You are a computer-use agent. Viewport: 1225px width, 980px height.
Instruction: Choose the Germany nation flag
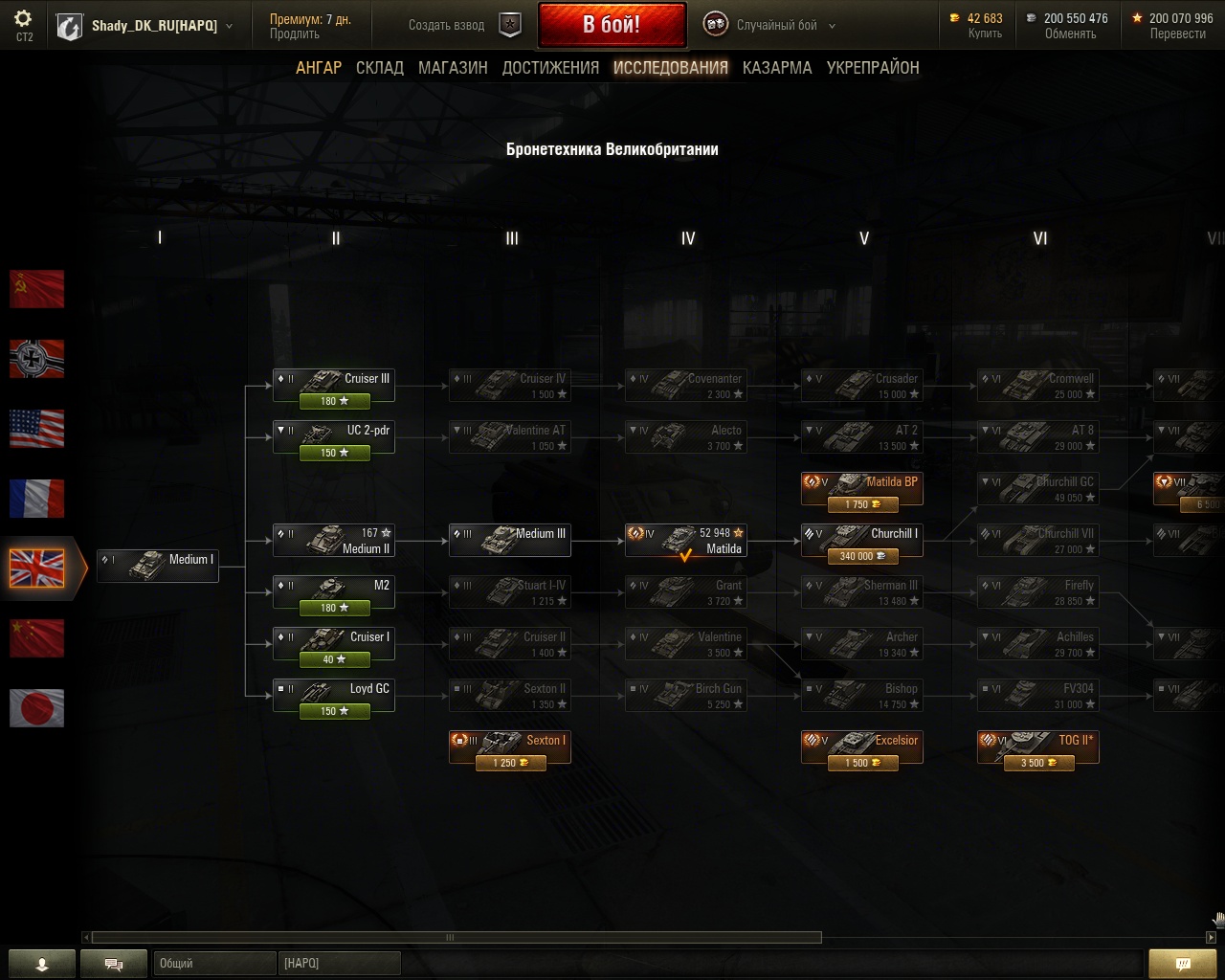click(x=37, y=359)
